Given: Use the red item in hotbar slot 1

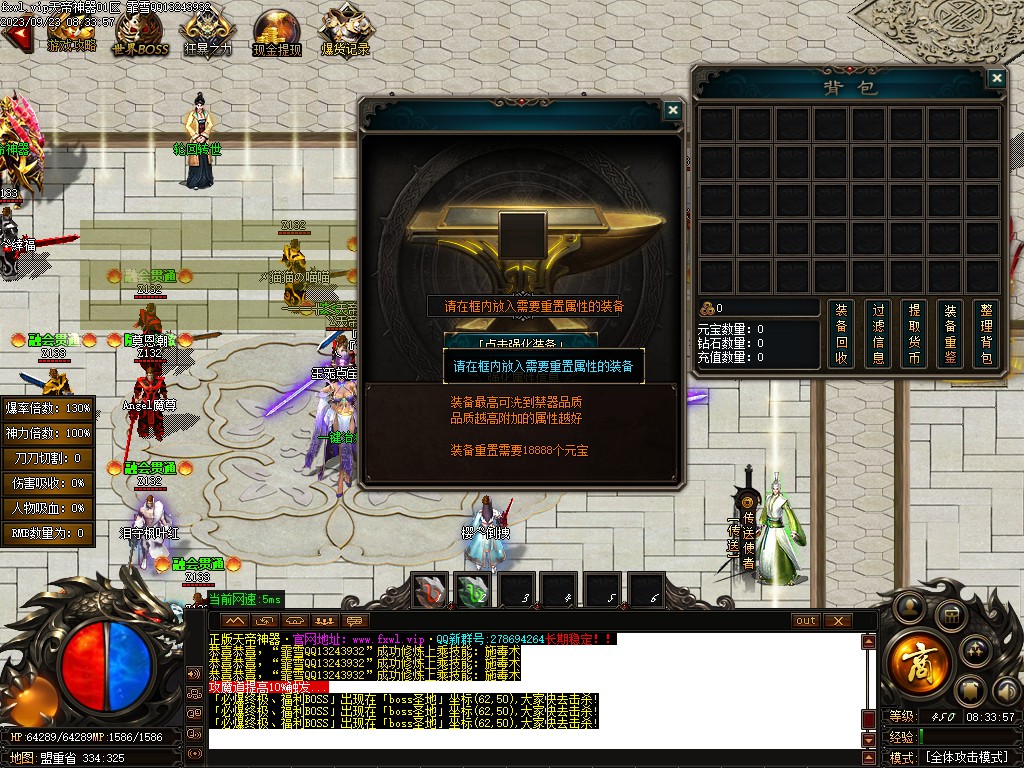Looking at the screenshot, I should [x=430, y=590].
